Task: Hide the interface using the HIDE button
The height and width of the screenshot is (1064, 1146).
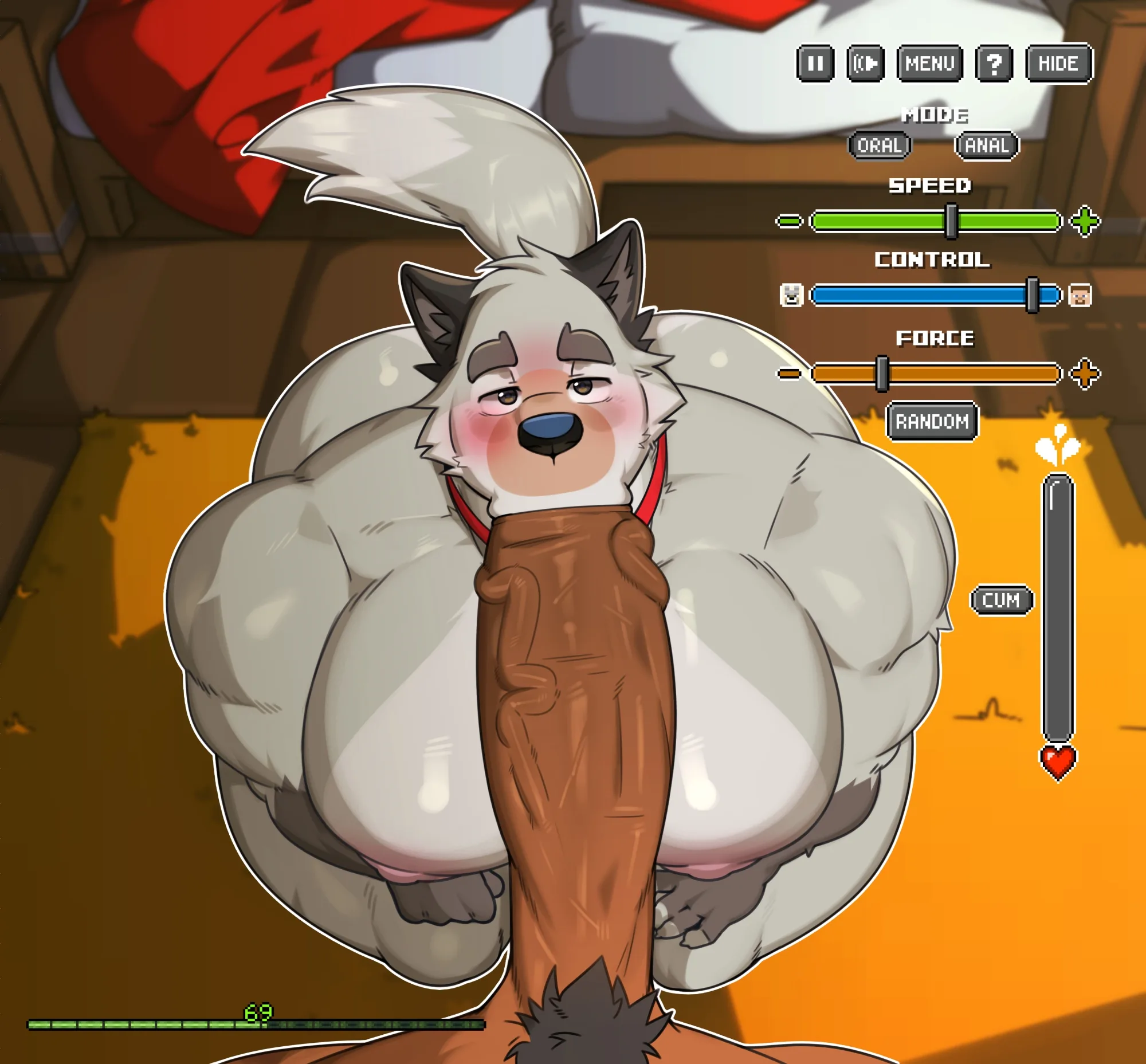Action: pos(1058,64)
